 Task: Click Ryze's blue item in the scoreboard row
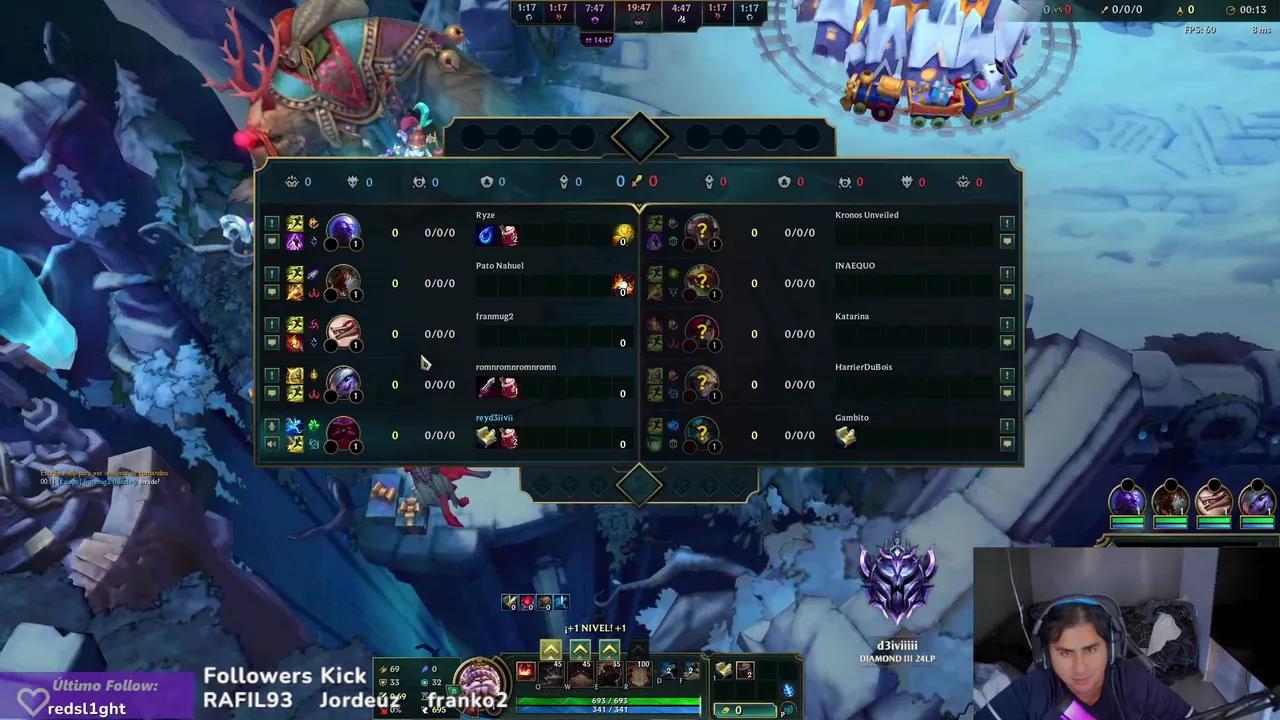(x=485, y=234)
